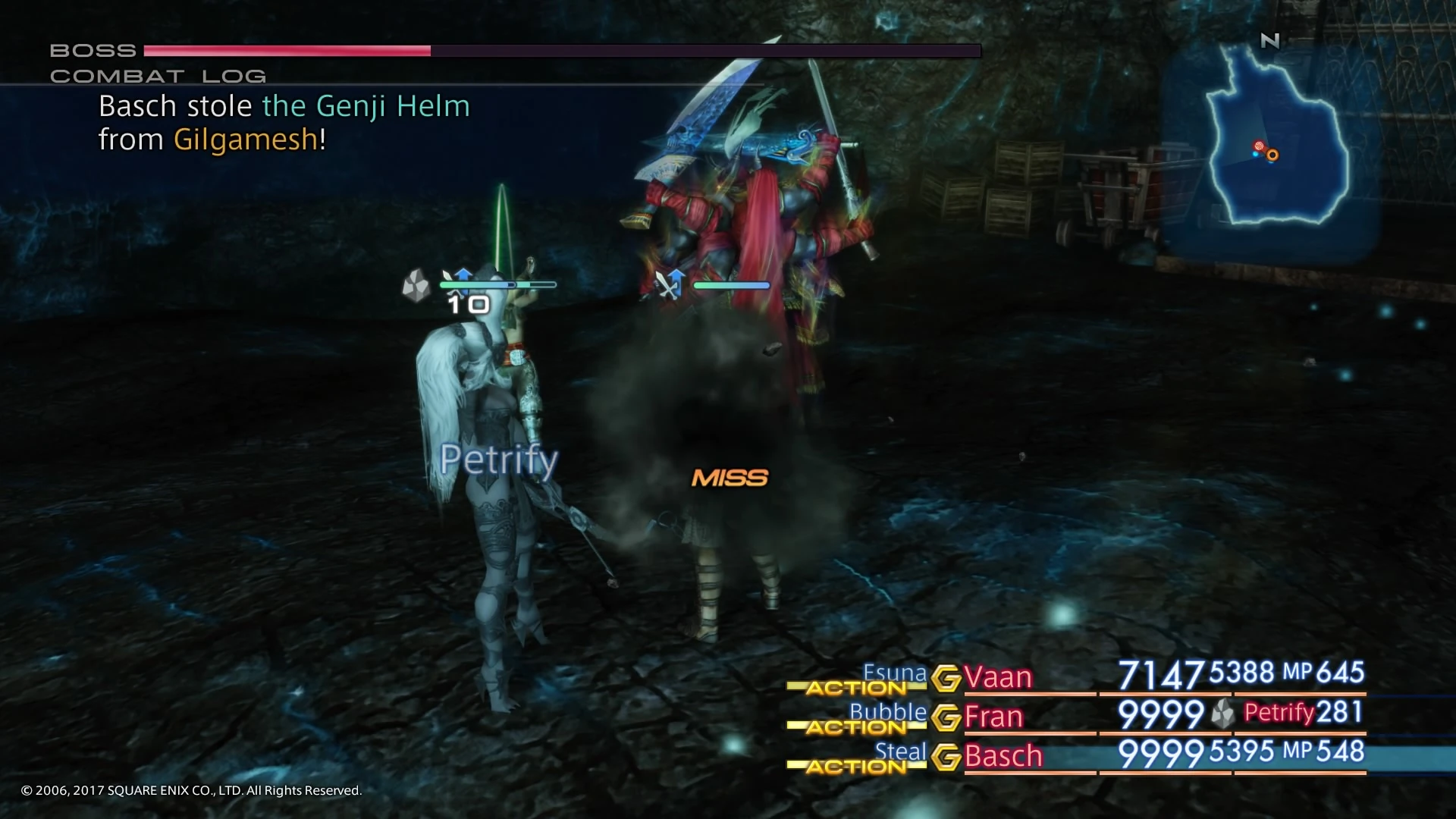Image resolution: width=1456 pixels, height=819 pixels.
Task: Select the Esuna action label next to Vaan
Action: (x=895, y=673)
